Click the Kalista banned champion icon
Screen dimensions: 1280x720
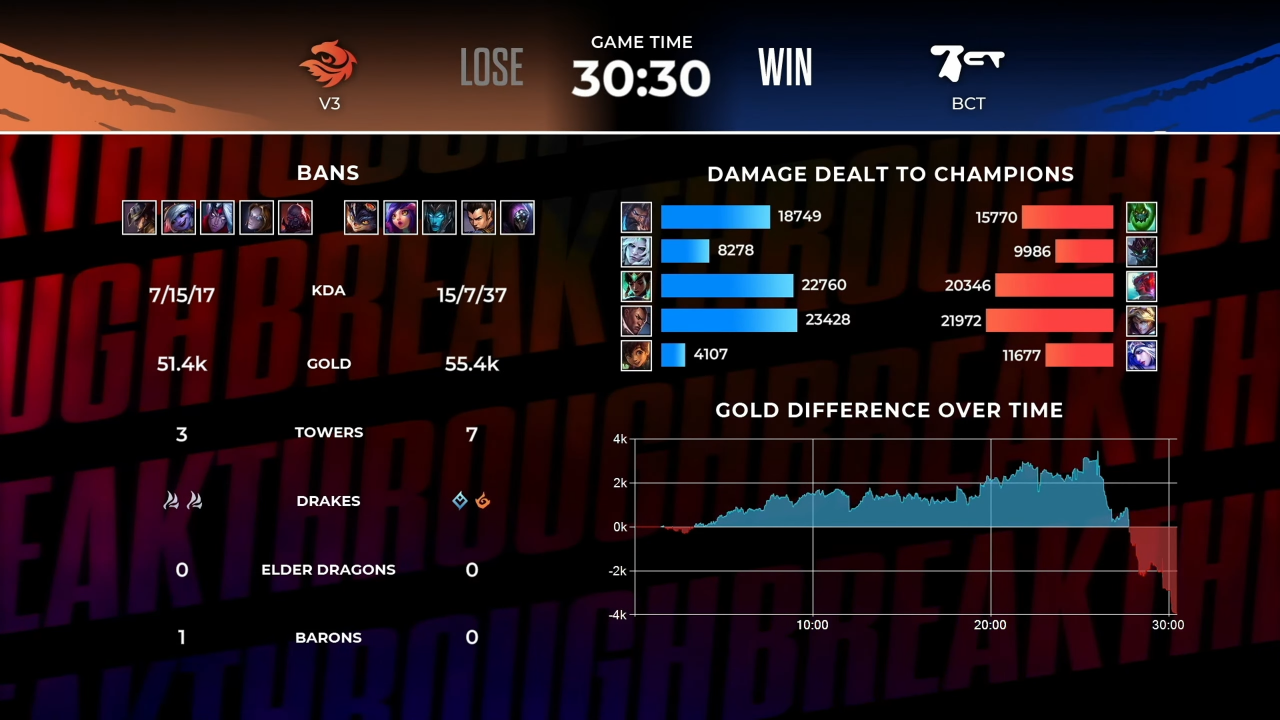coord(439,217)
